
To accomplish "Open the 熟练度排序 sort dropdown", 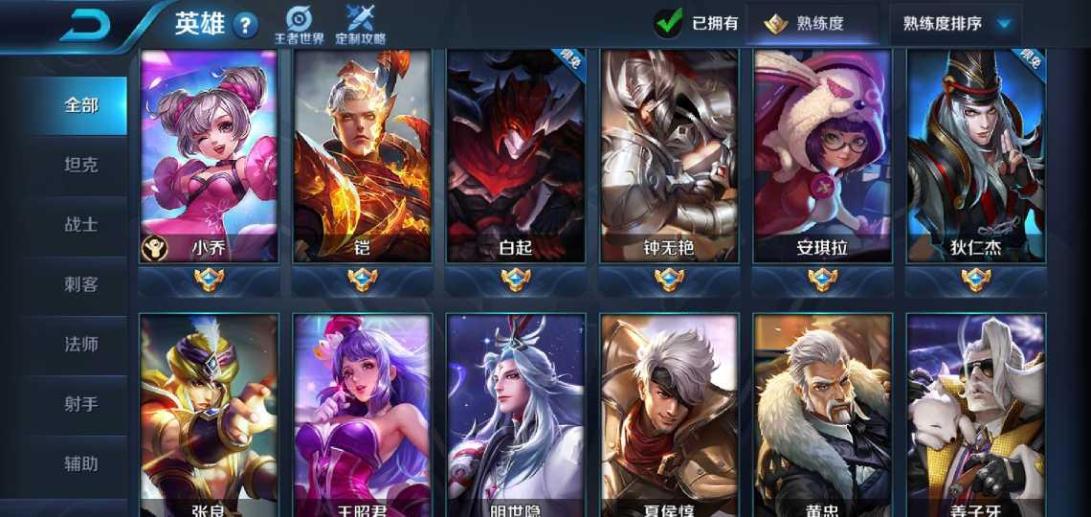I will click(956, 23).
